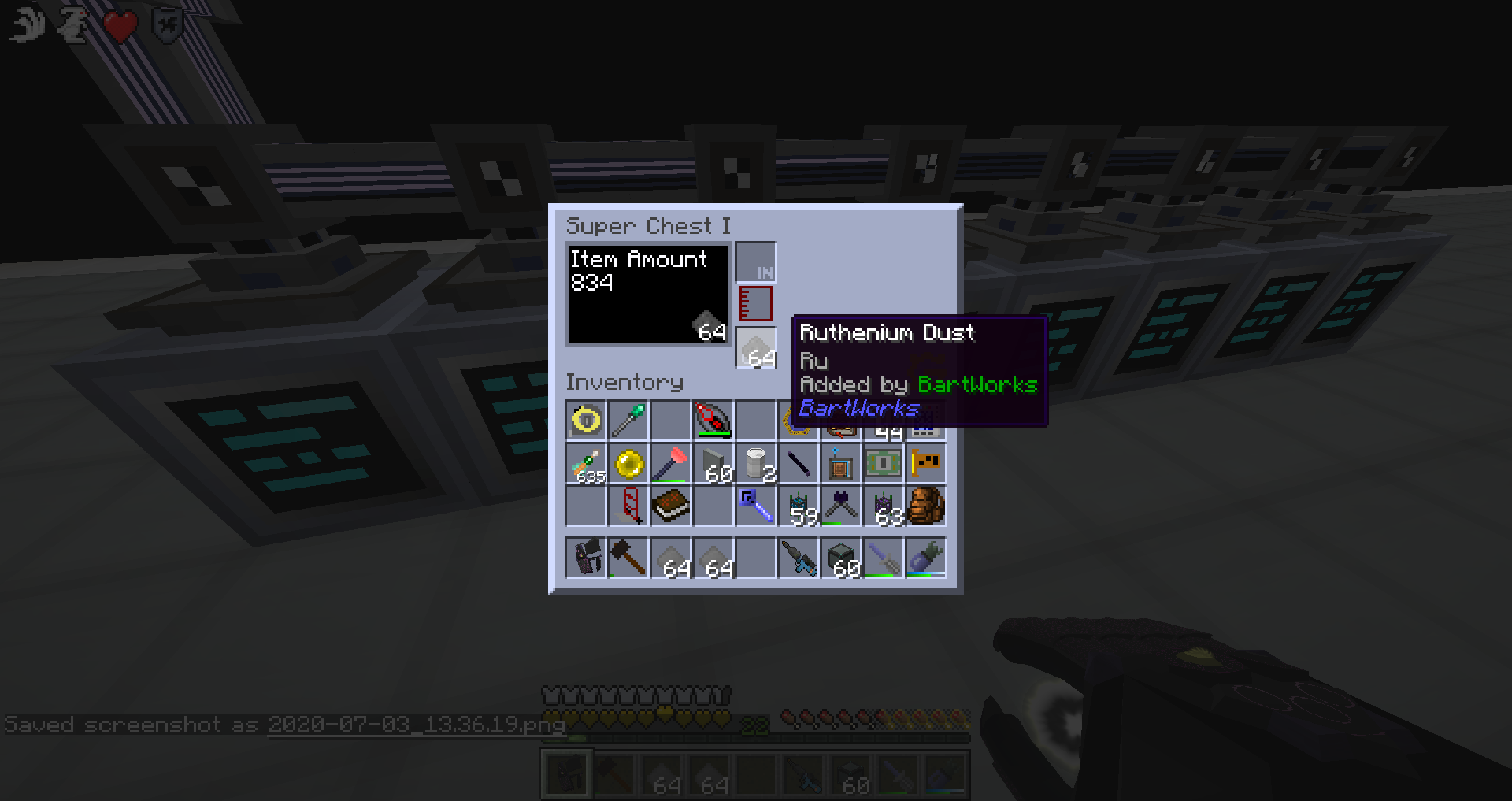The image size is (1512, 801).
Task: Select the potion stack of 635
Action: pyautogui.click(x=586, y=463)
